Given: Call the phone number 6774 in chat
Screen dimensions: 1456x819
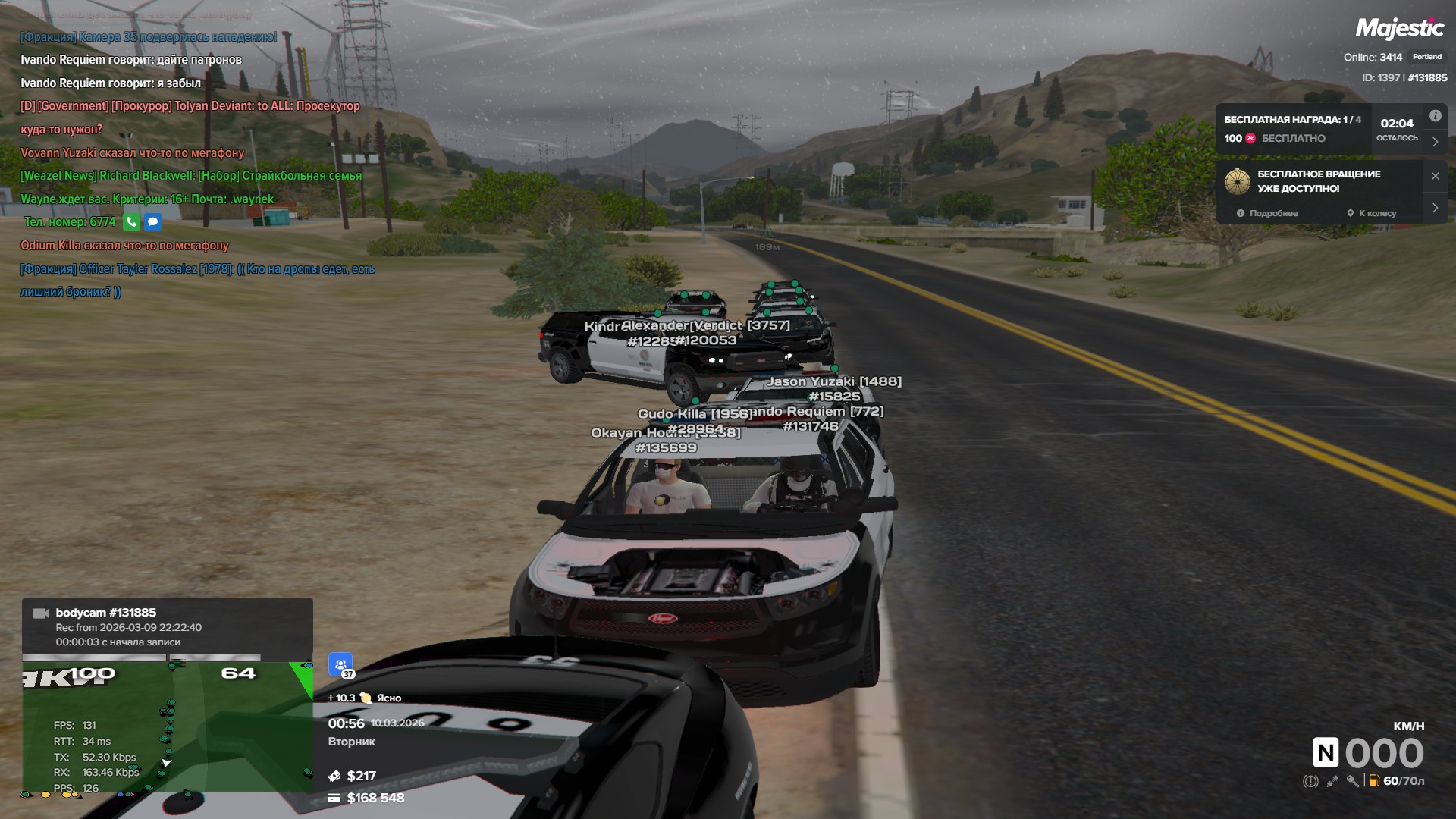Looking at the screenshot, I should [x=131, y=222].
